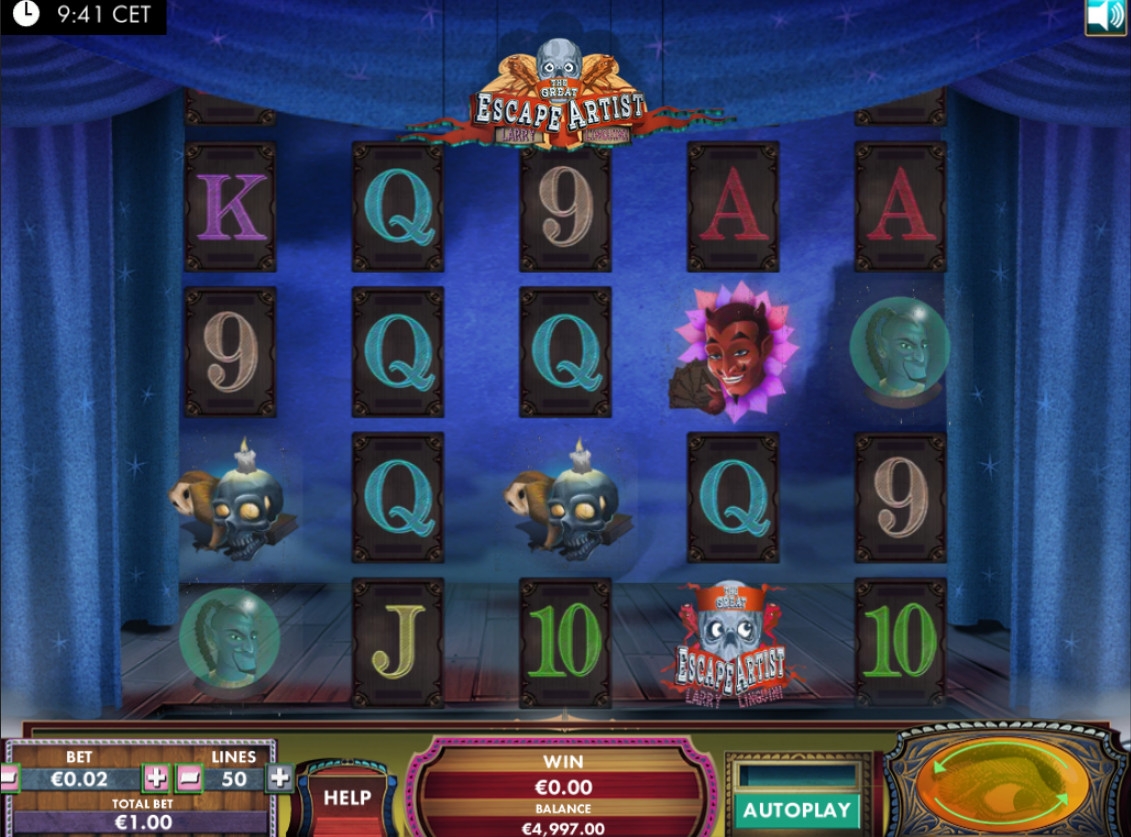1131x837 pixels.
Task: Start Autoplay mode
Action: click(796, 810)
